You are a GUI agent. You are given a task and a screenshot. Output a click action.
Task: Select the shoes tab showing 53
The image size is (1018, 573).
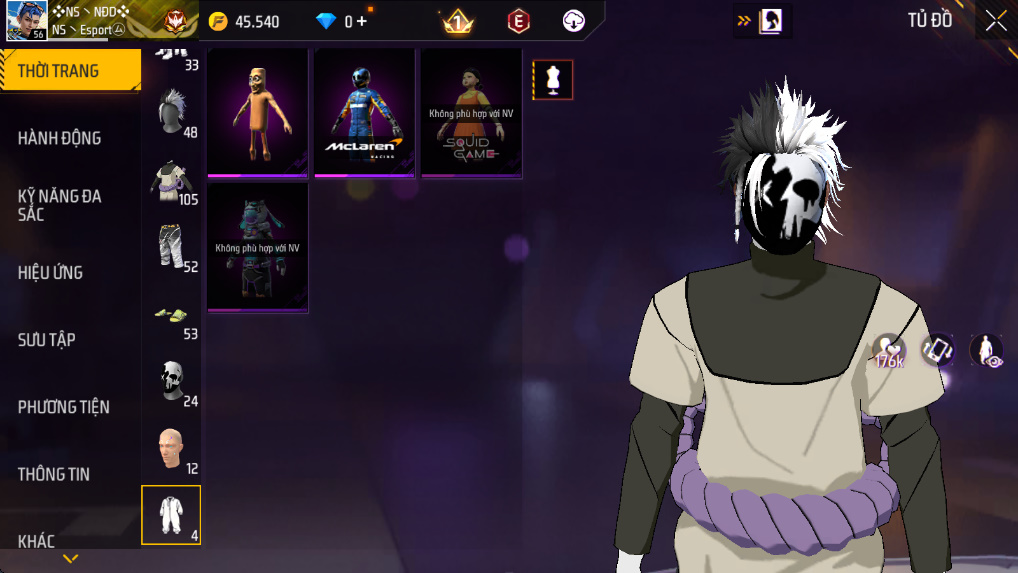tap(171, 315)
